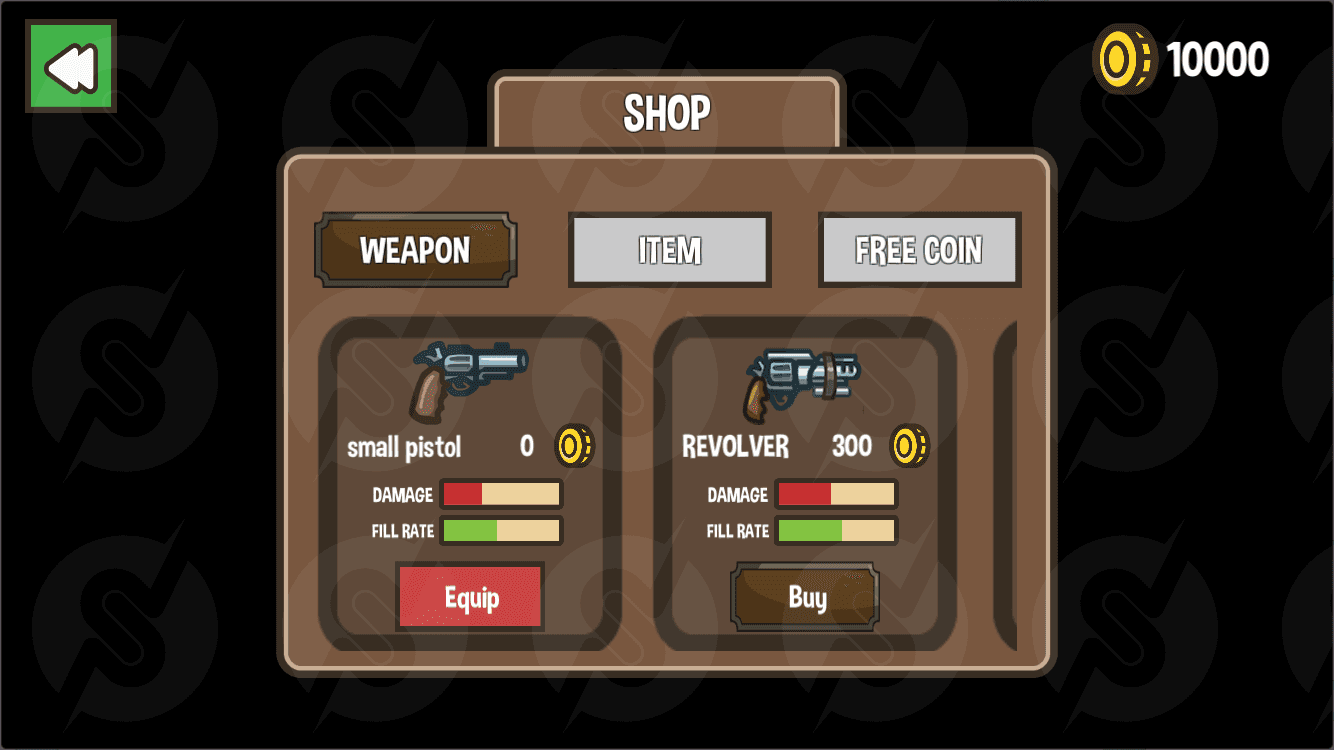Equip the small pistol
The height and width of the screenshot is (750, 1334).
point(470,596)
